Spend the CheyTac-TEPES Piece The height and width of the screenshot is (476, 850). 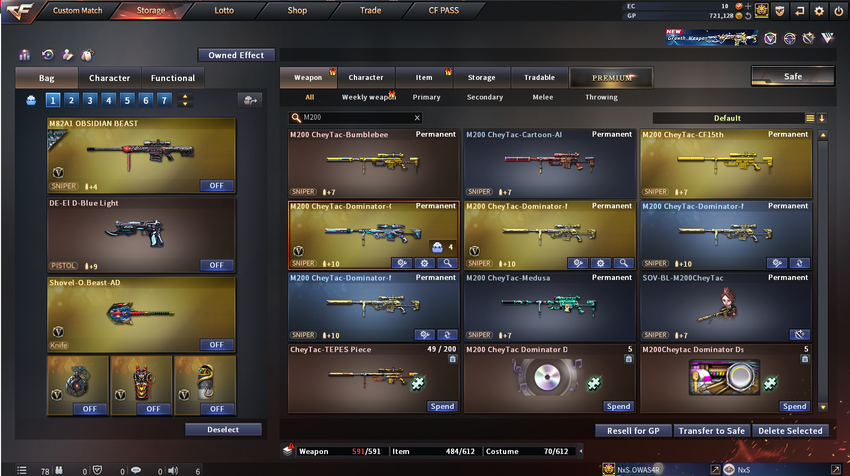(x=443, y=406)
